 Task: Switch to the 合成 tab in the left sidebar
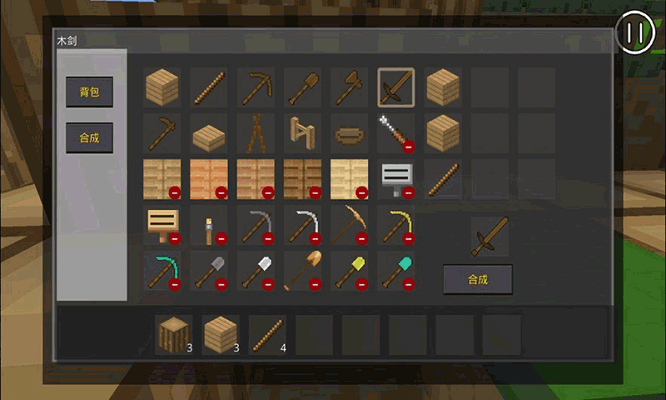89,137
